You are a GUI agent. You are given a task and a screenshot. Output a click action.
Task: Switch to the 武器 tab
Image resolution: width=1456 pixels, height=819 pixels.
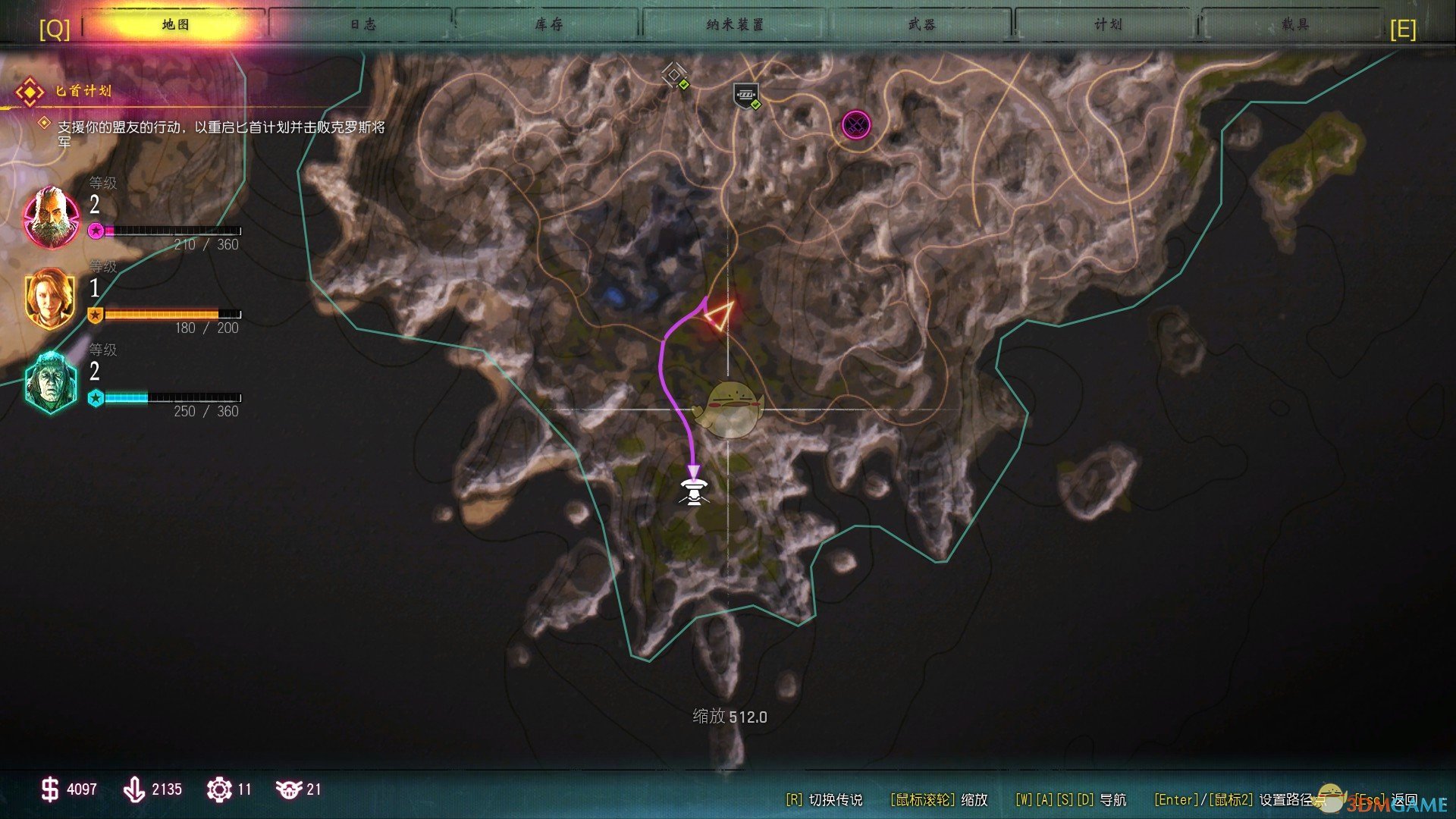pos(921,24)
